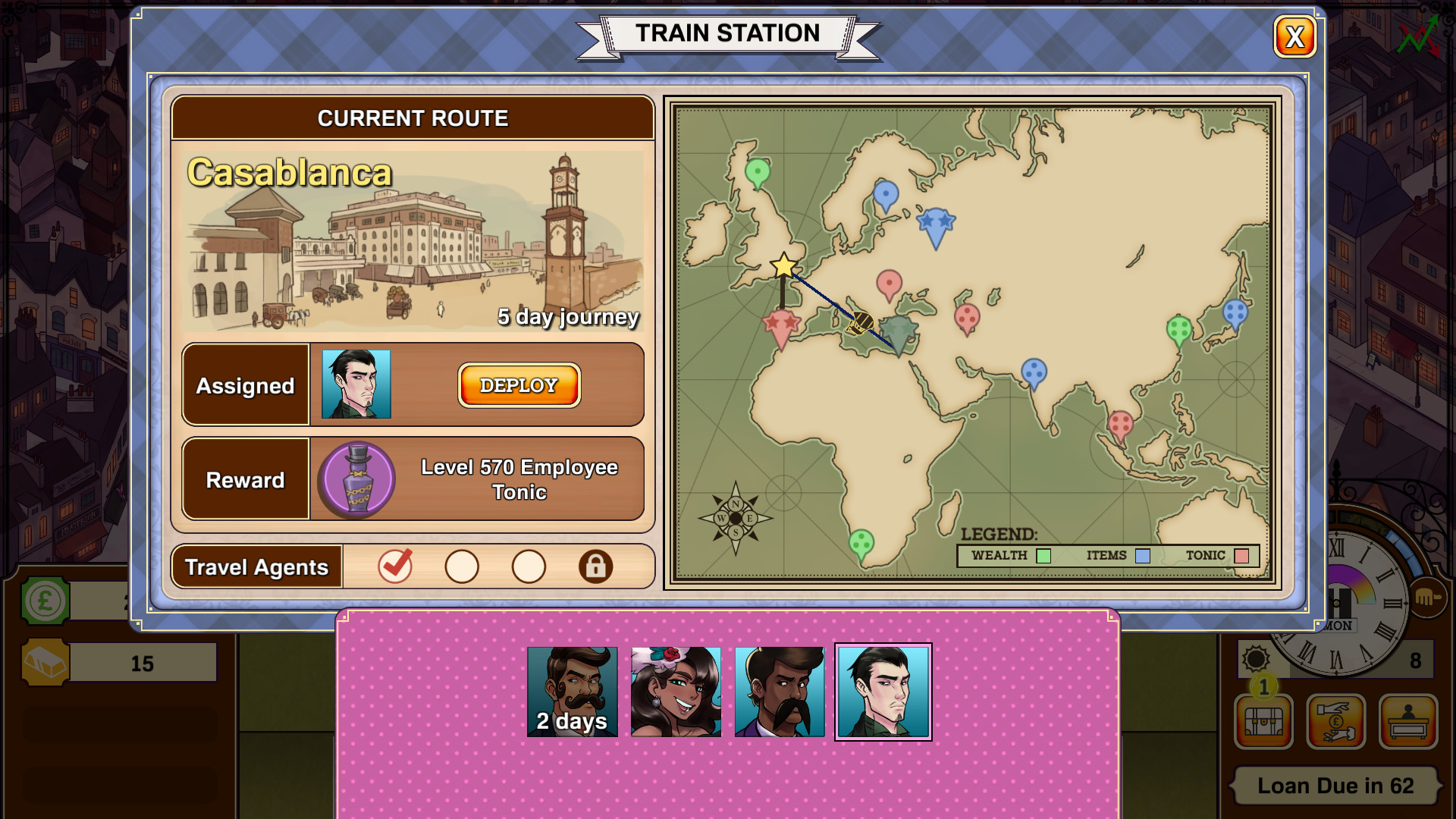Click the pound sterling currency icon
1456x819 pixels.
pos(43,601)
